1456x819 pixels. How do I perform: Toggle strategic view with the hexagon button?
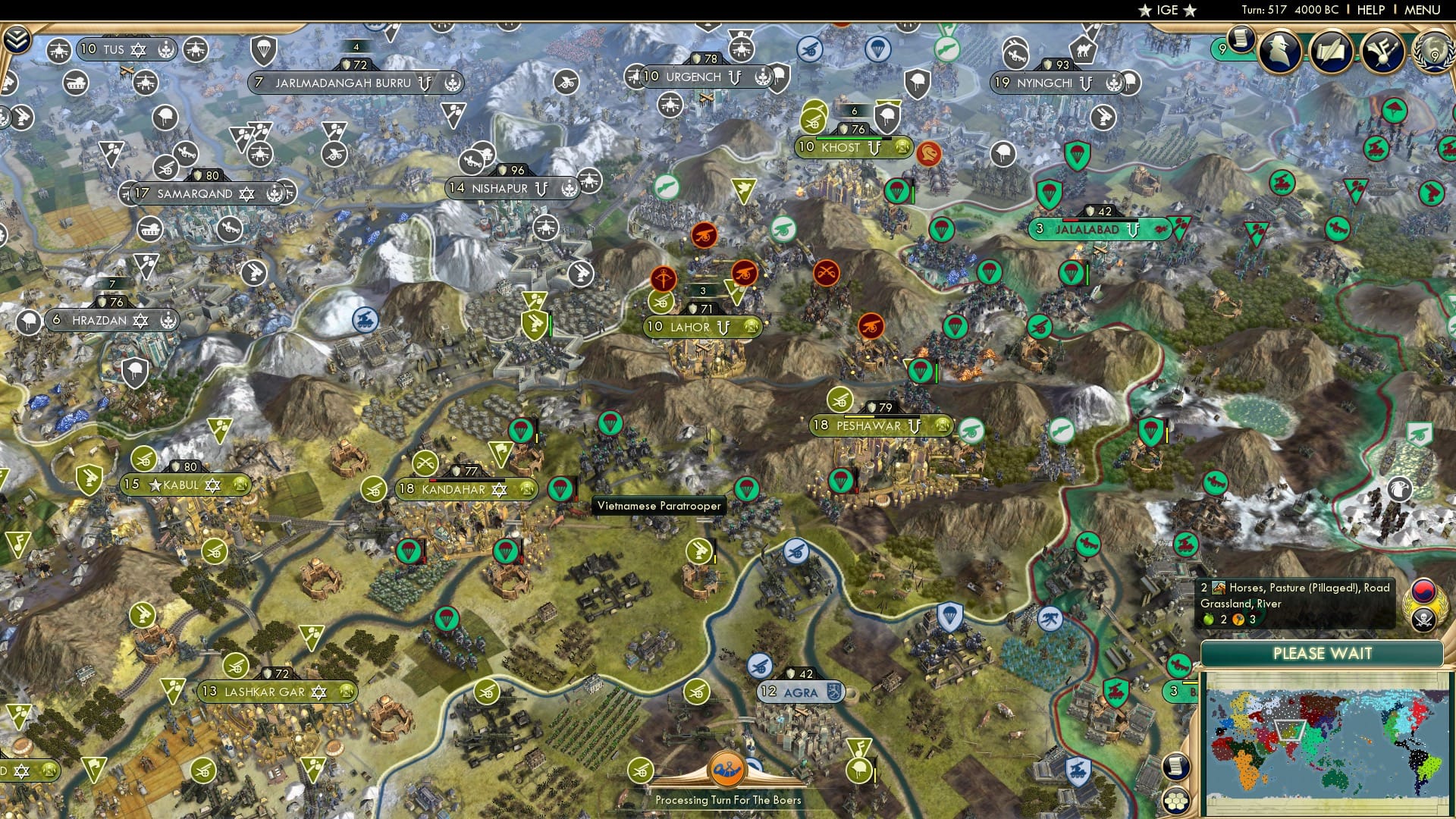pos(1176,801)
